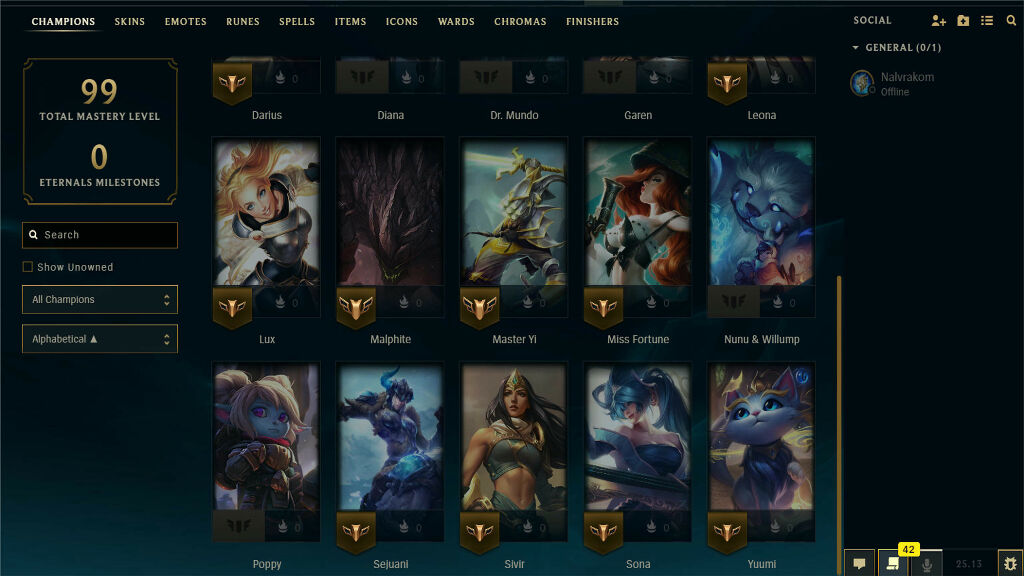This screenshot has height=576, width=1024.
Task: Collapse the General friends group
Action: 856,47
